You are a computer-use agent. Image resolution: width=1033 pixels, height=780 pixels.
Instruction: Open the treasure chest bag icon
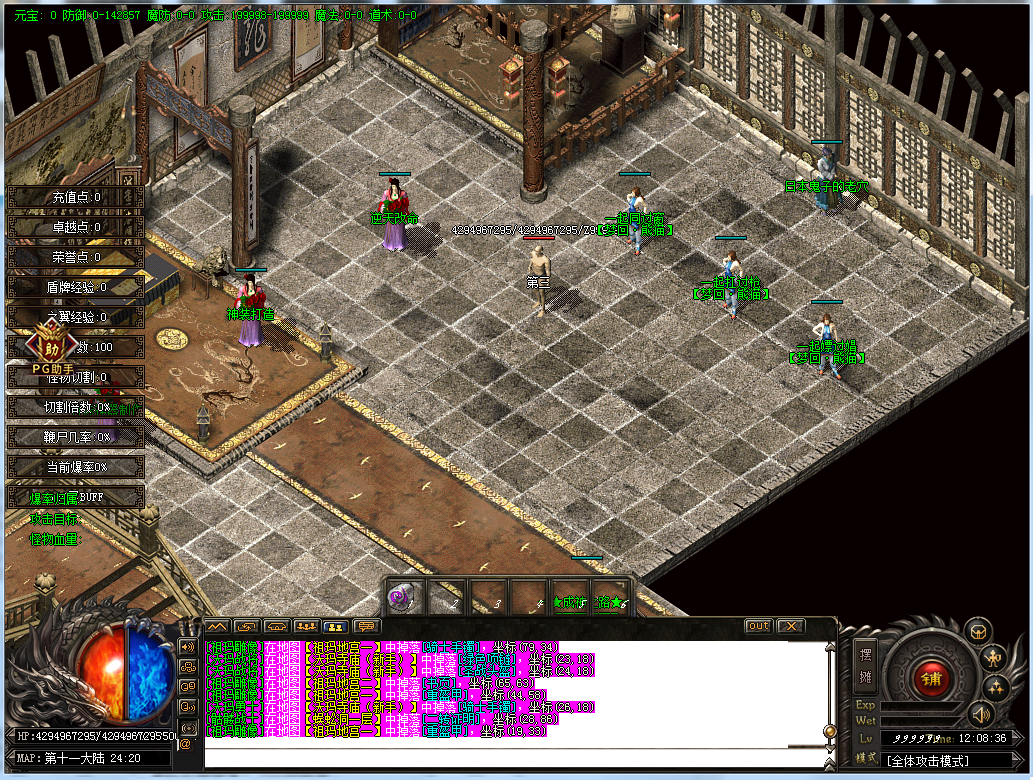pyautogui.click(x=976, y=630)
